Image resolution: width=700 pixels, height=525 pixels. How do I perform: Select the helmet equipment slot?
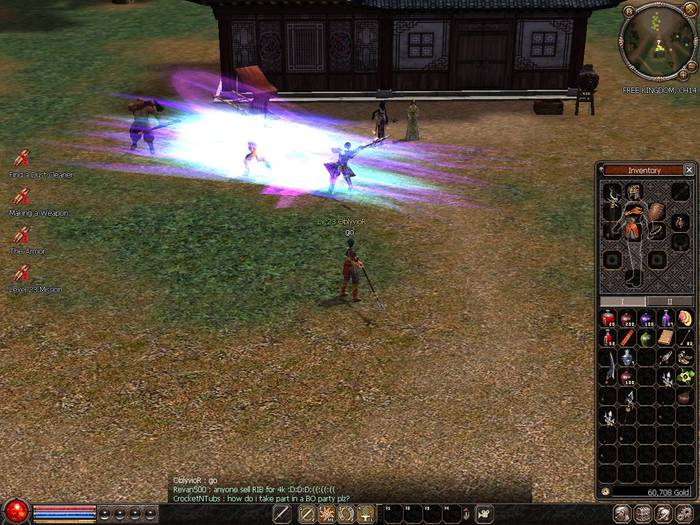633,190
